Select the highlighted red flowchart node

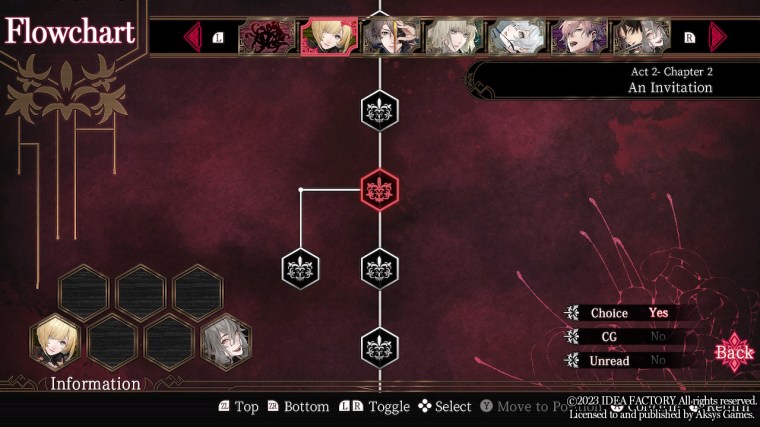point(380,189)
